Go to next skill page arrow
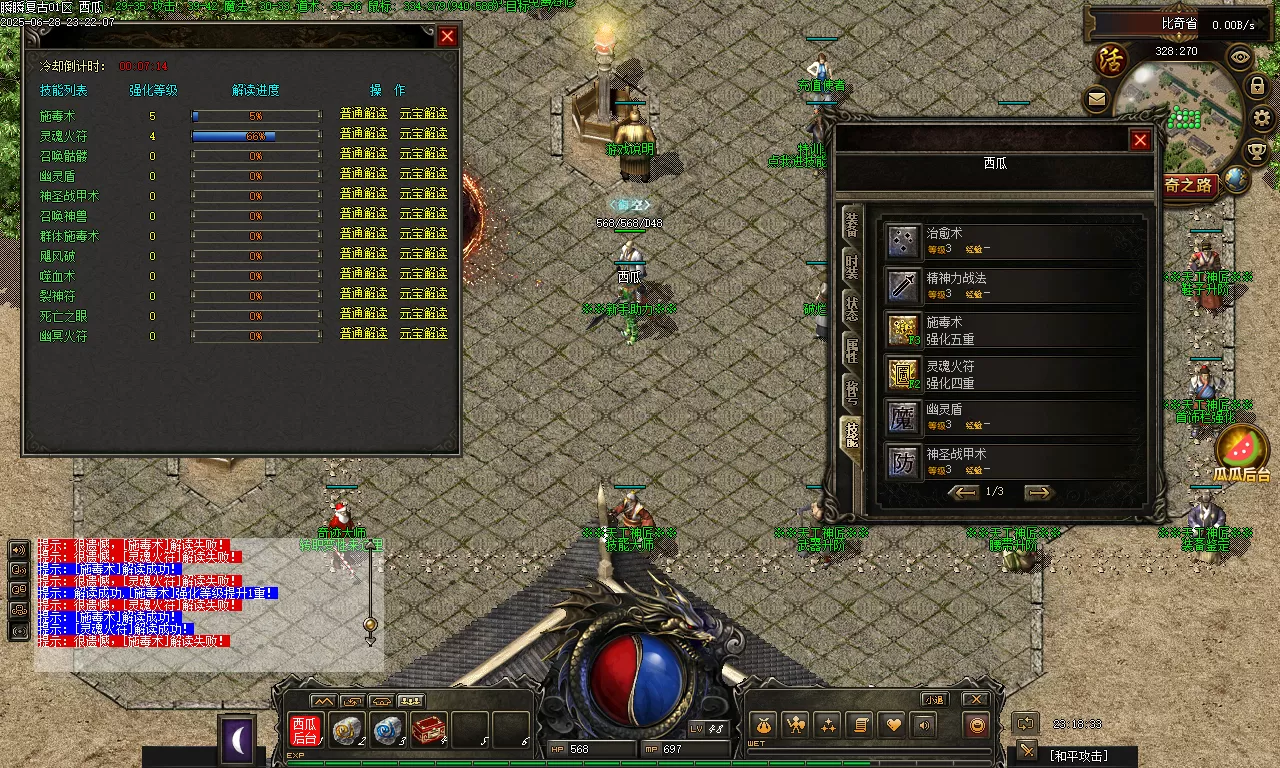The height and width of the screenshot is (768, 1280). (x=1039, y=492)
